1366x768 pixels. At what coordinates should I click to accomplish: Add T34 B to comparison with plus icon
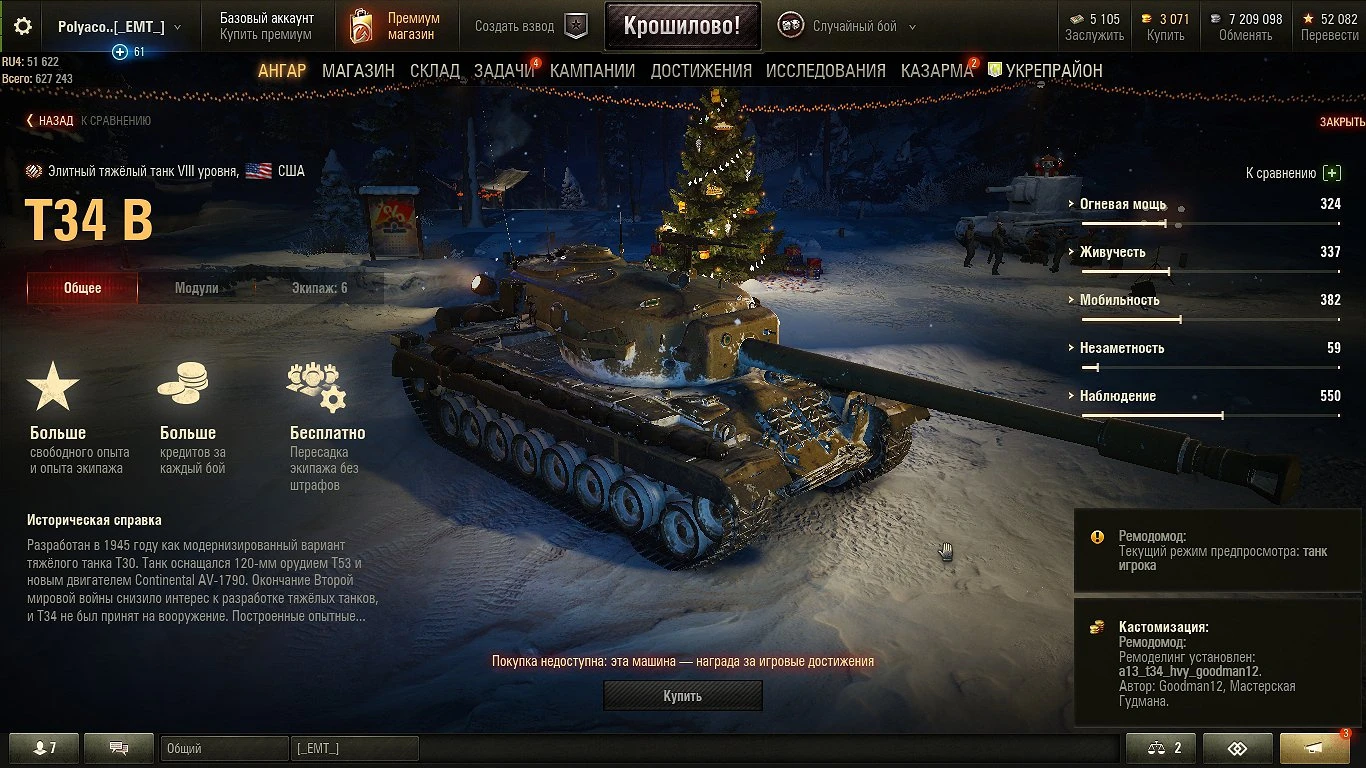coord(1331,172)
